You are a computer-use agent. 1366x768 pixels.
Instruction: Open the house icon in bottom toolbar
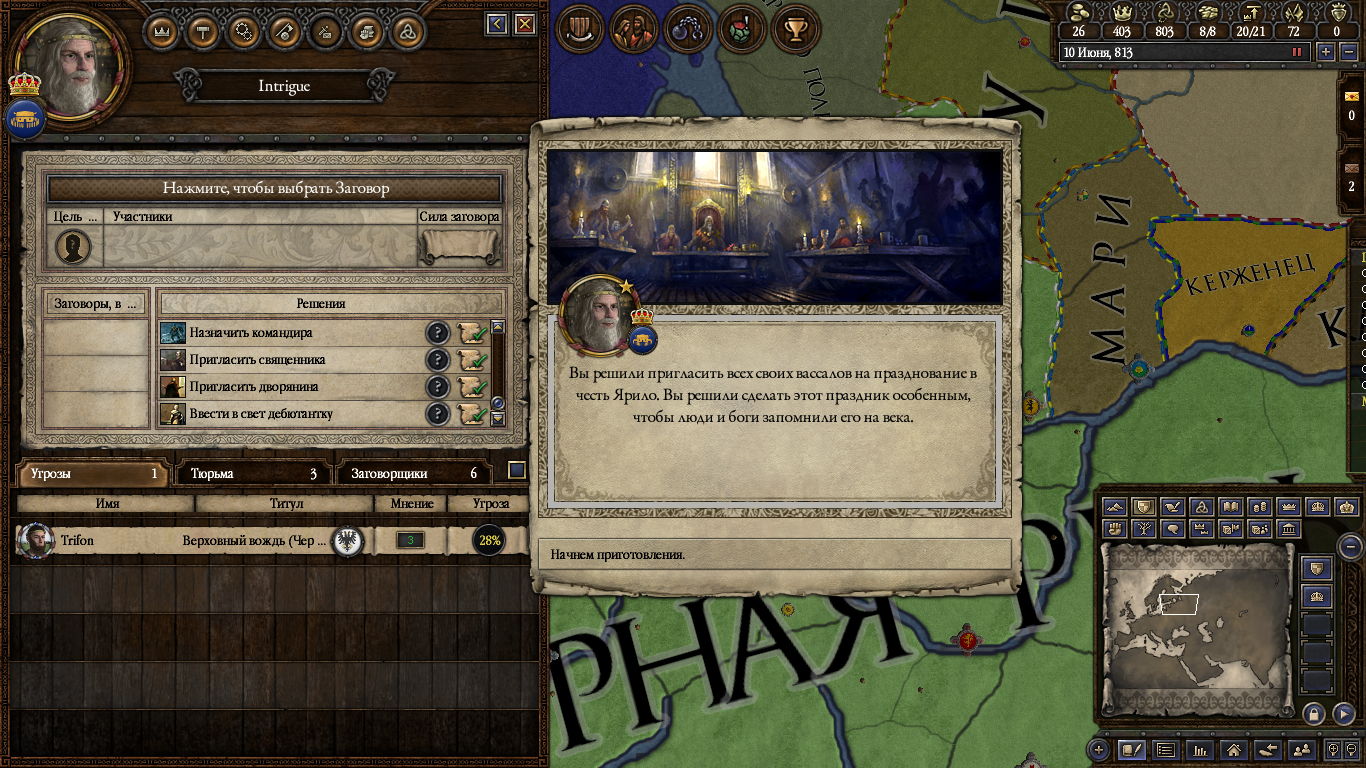tap(1234, 749)
